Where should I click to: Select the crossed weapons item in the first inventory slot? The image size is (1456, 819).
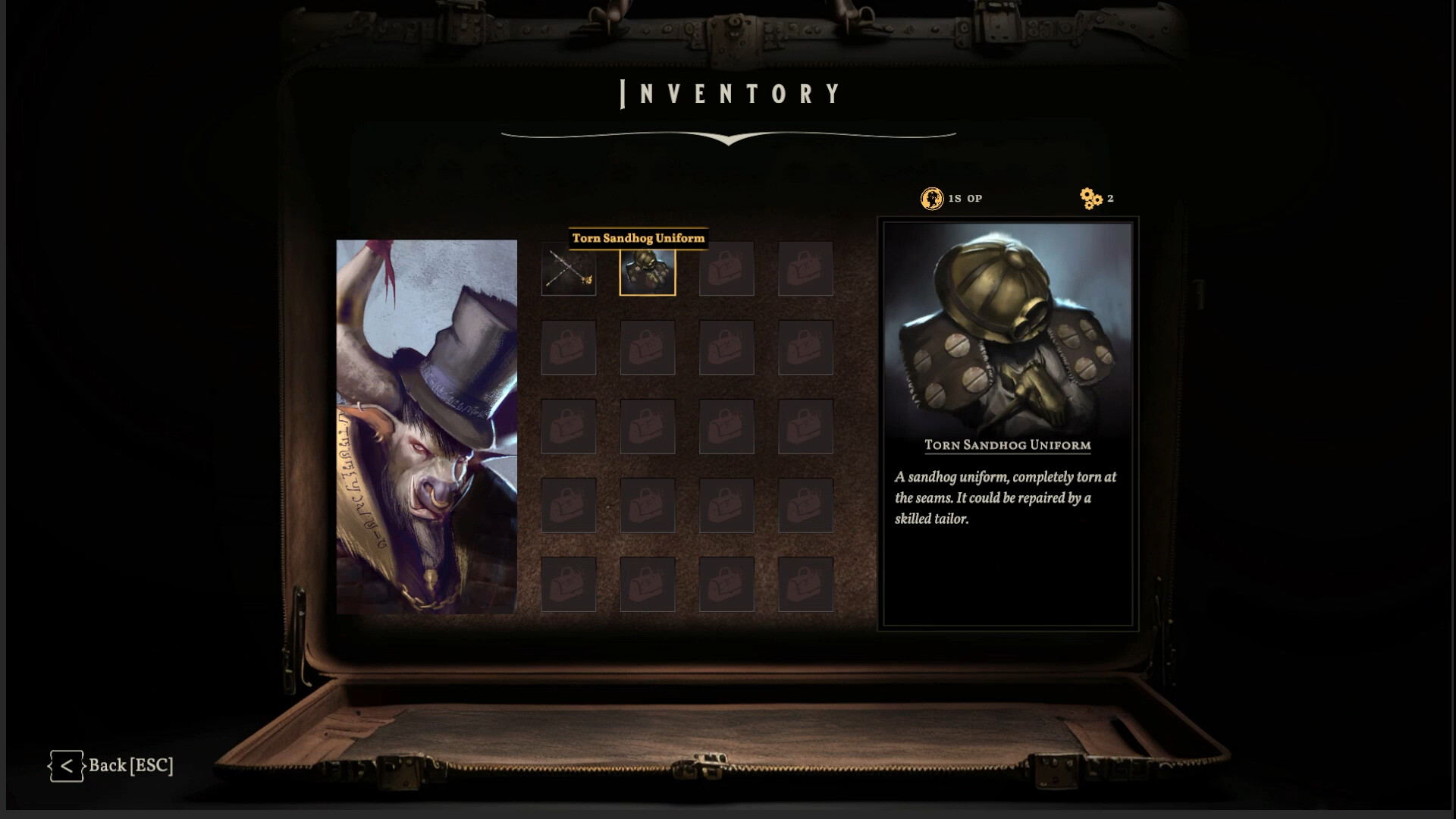click(x=569, y=268)
